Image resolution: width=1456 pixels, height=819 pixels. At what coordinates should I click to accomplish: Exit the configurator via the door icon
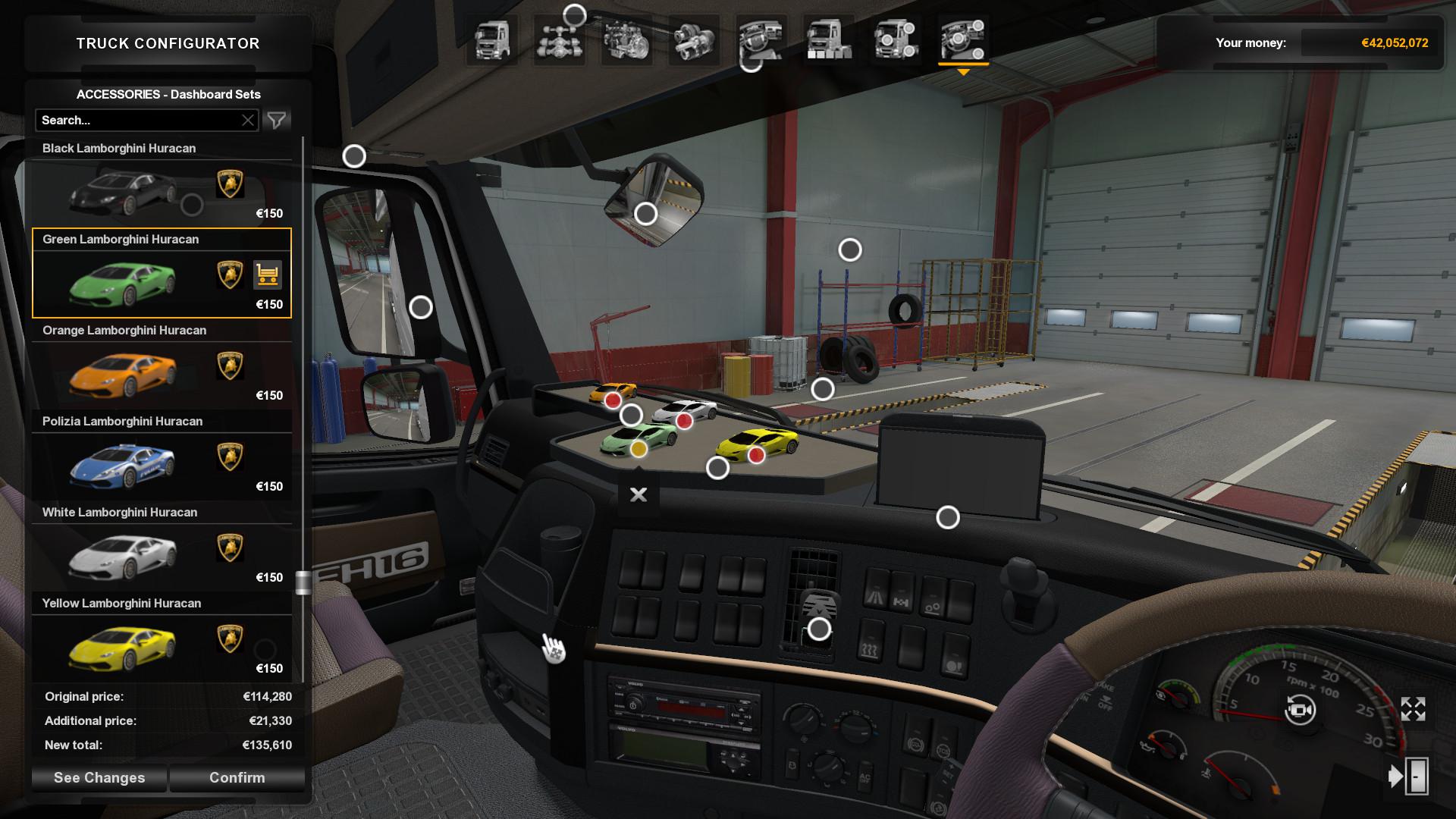(1409, 777)
